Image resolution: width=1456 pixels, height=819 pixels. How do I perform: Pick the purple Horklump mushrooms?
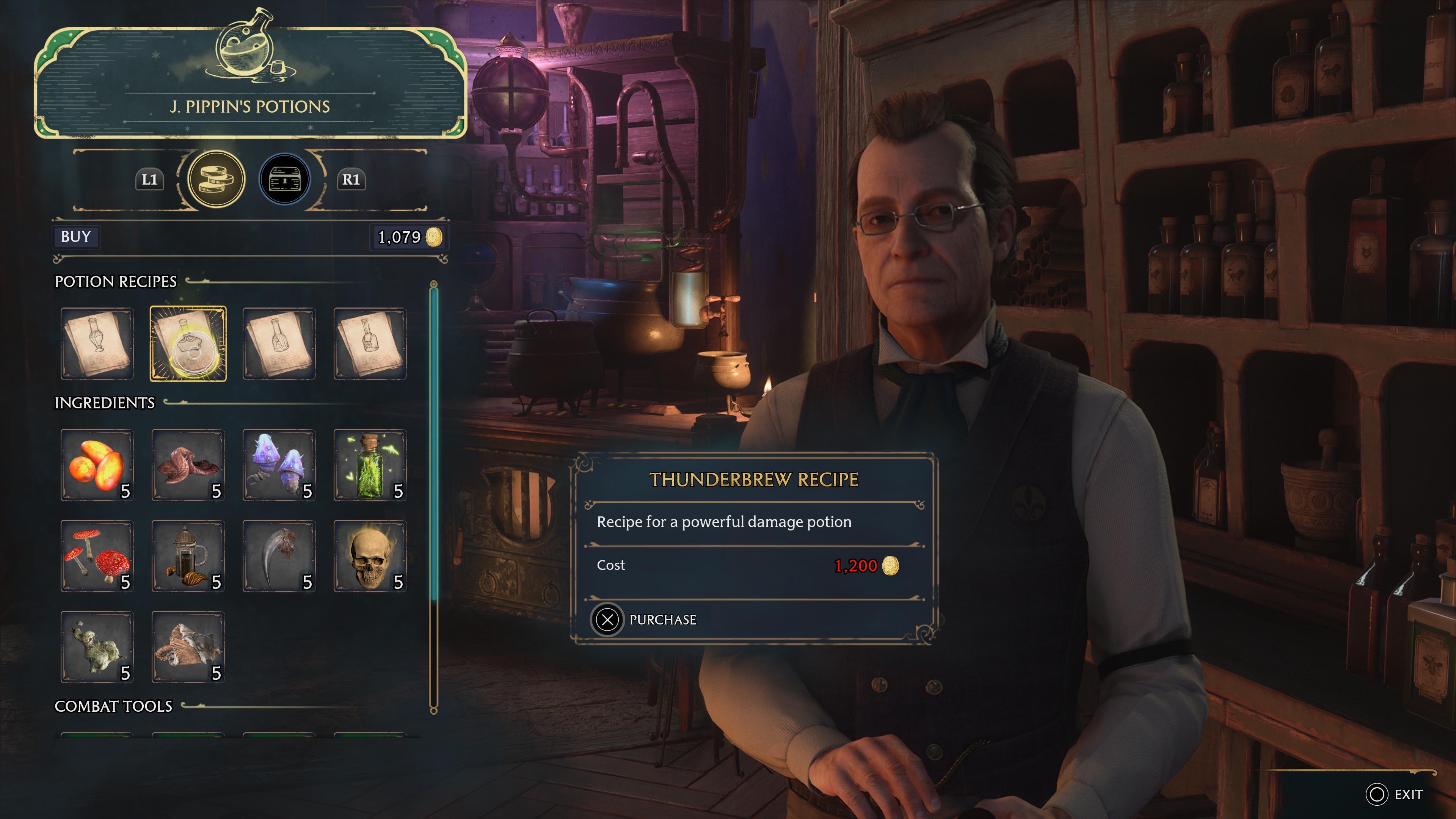click(x=279, y=464)
